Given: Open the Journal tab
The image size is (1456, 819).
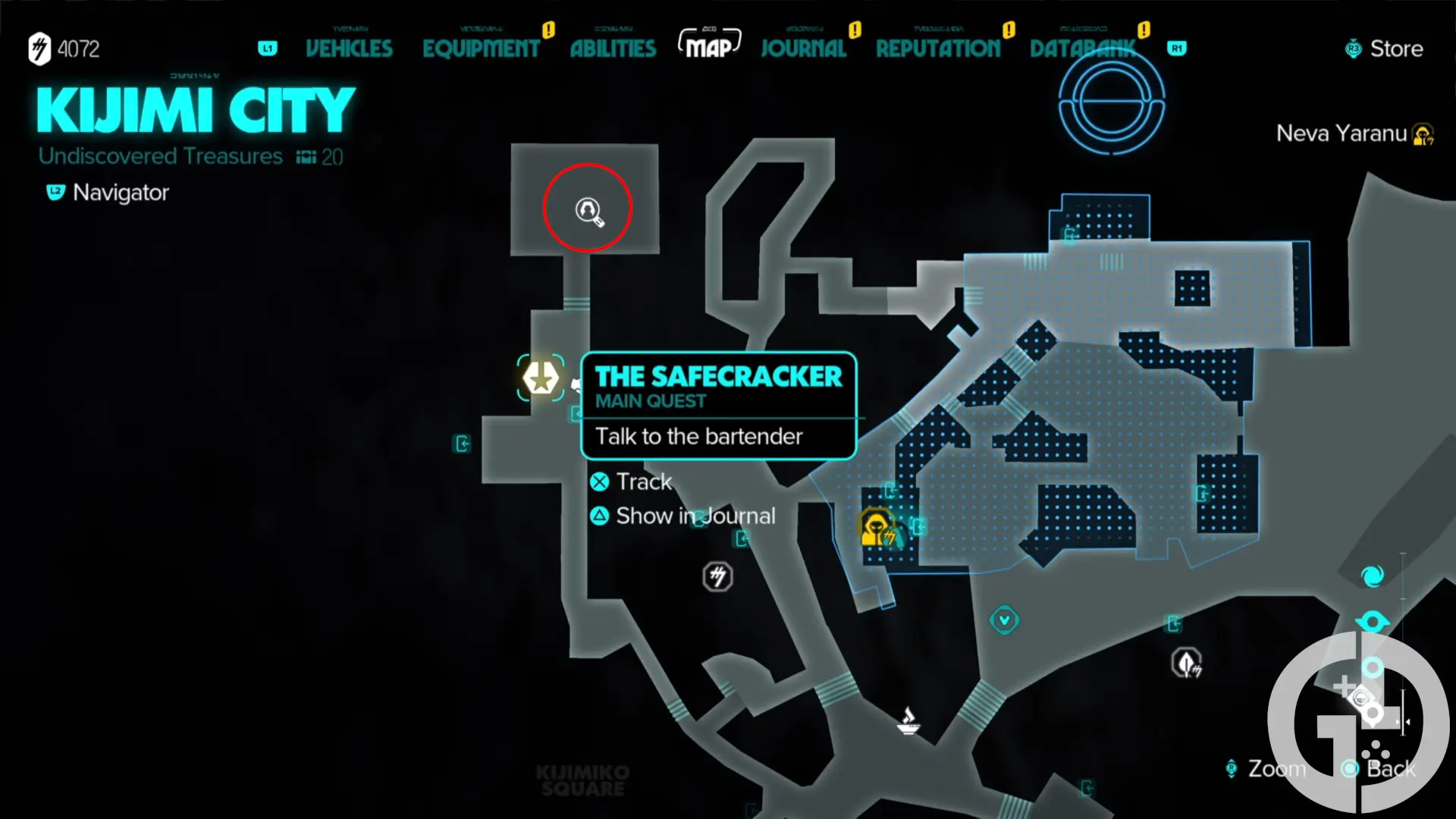Looking at the screenshot, I should (x=803, y=48).
